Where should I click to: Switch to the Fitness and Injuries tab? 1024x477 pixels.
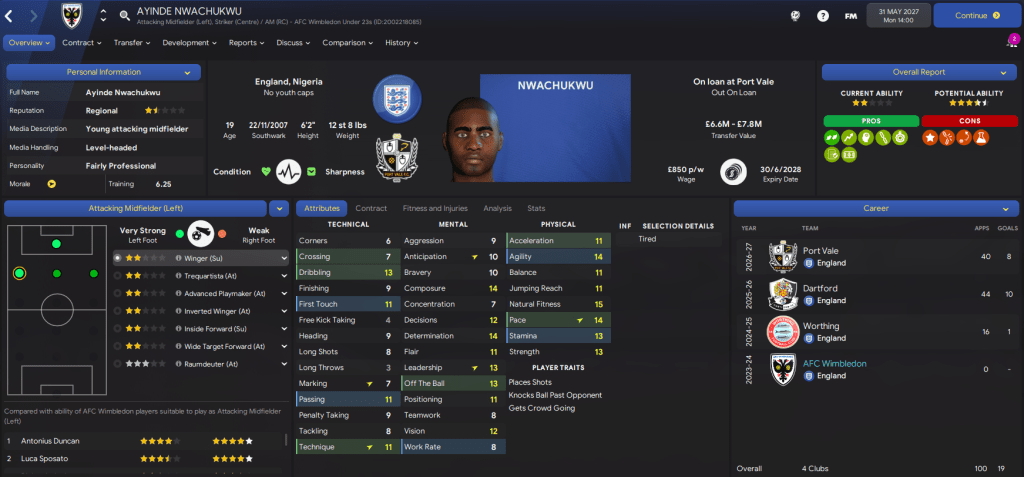[x=434, y=208]
